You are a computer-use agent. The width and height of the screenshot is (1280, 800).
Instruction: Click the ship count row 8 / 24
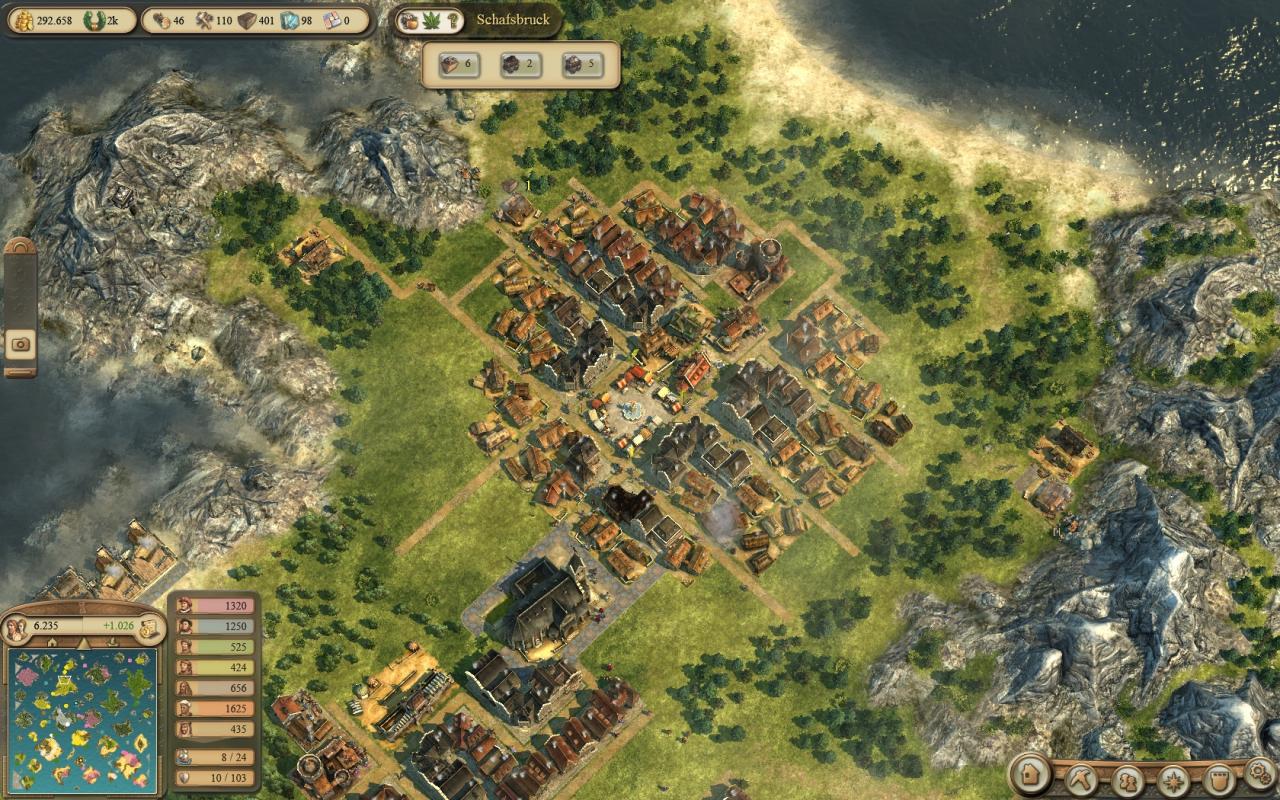point(214,757)
